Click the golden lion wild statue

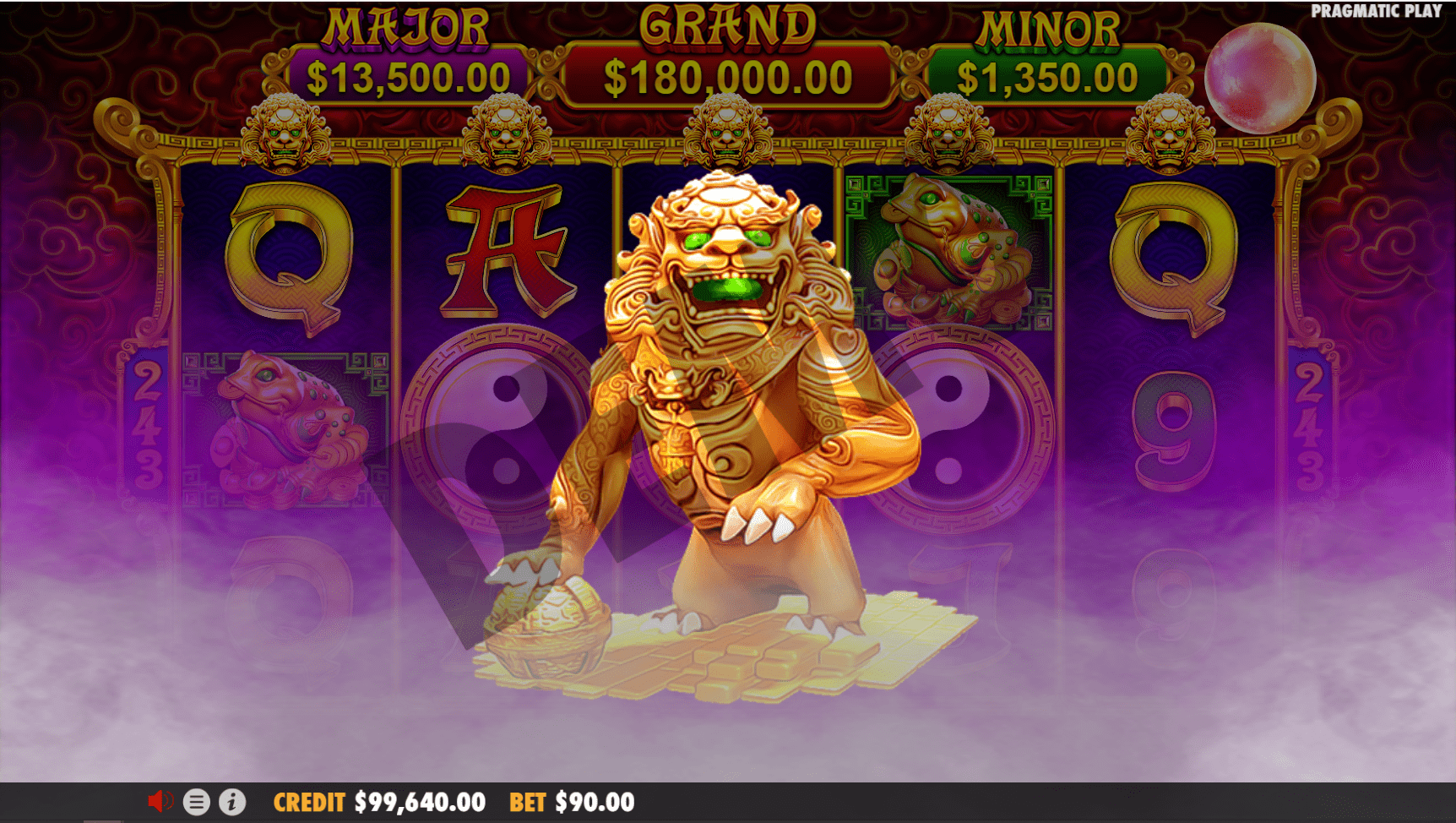point(726,380)
